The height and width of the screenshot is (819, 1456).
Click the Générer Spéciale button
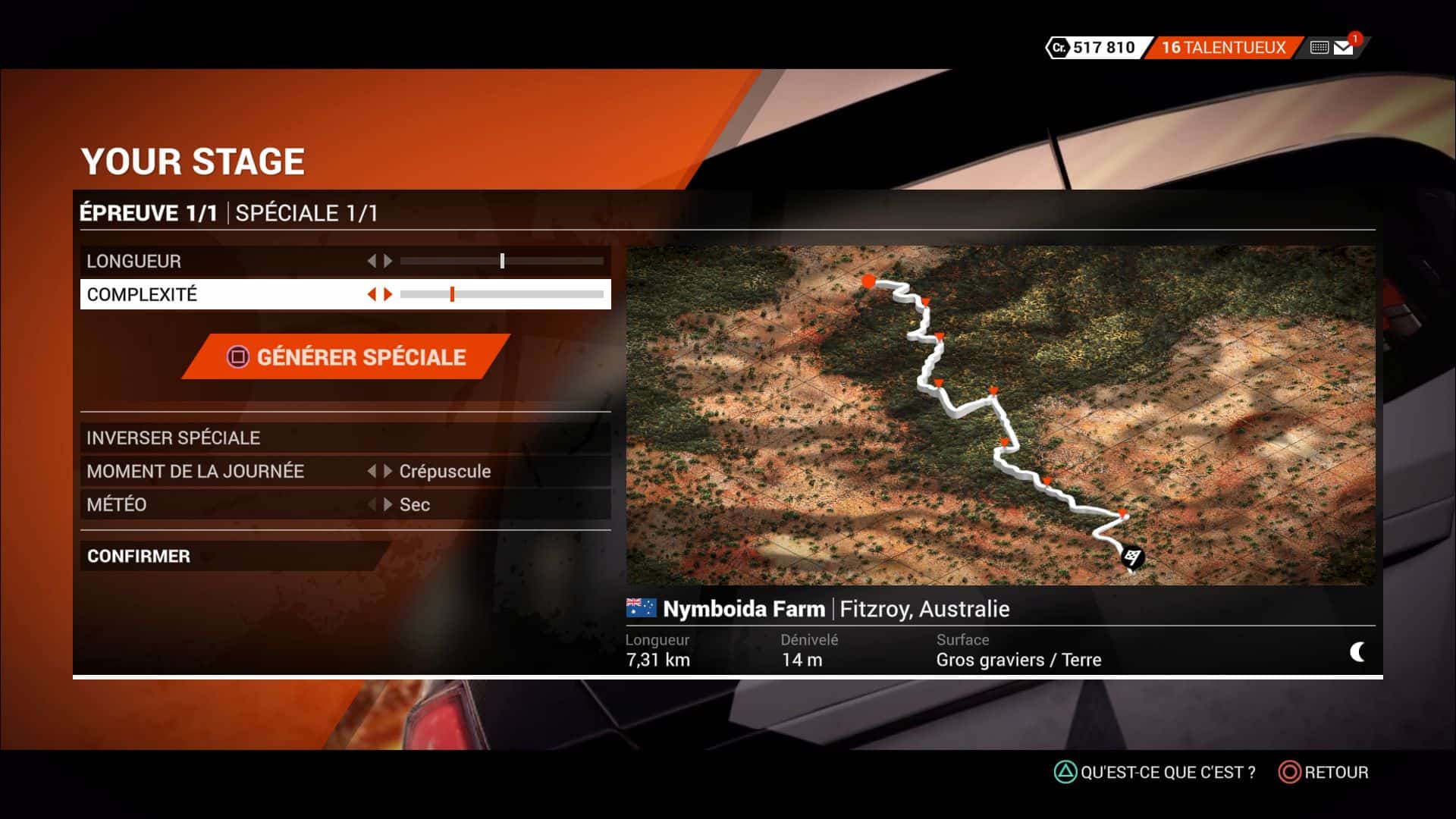tap(347, 356)
